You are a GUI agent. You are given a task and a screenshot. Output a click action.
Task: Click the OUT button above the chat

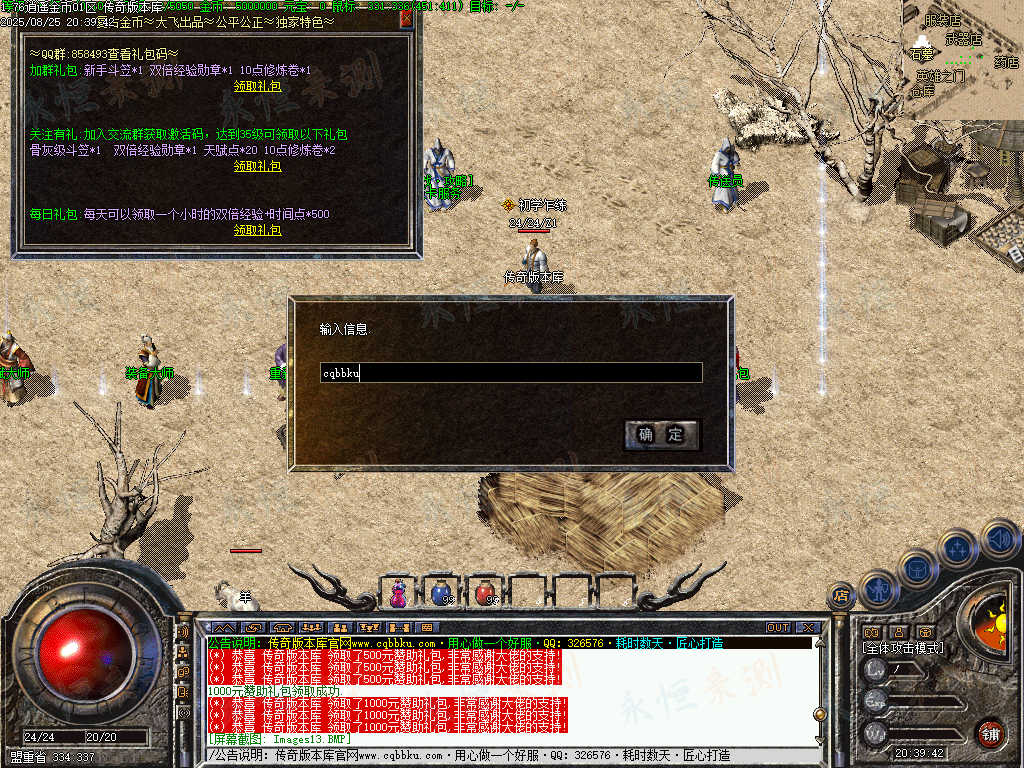pos(778,628)
